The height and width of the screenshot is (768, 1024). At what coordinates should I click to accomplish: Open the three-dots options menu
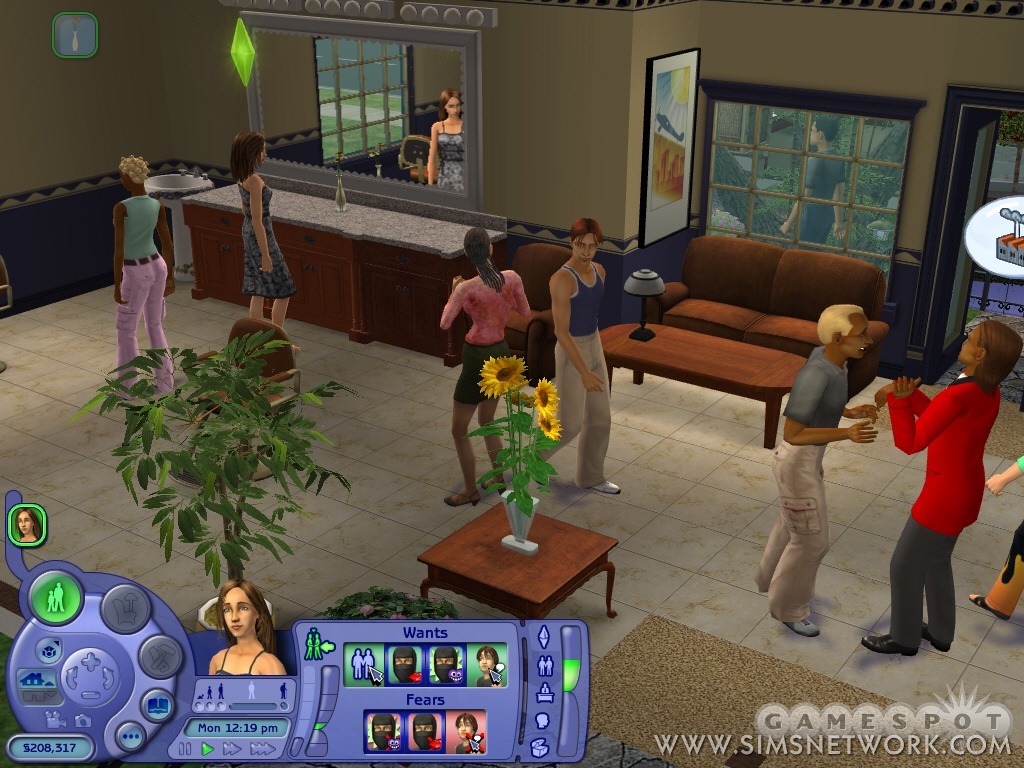tap(130, 737)
